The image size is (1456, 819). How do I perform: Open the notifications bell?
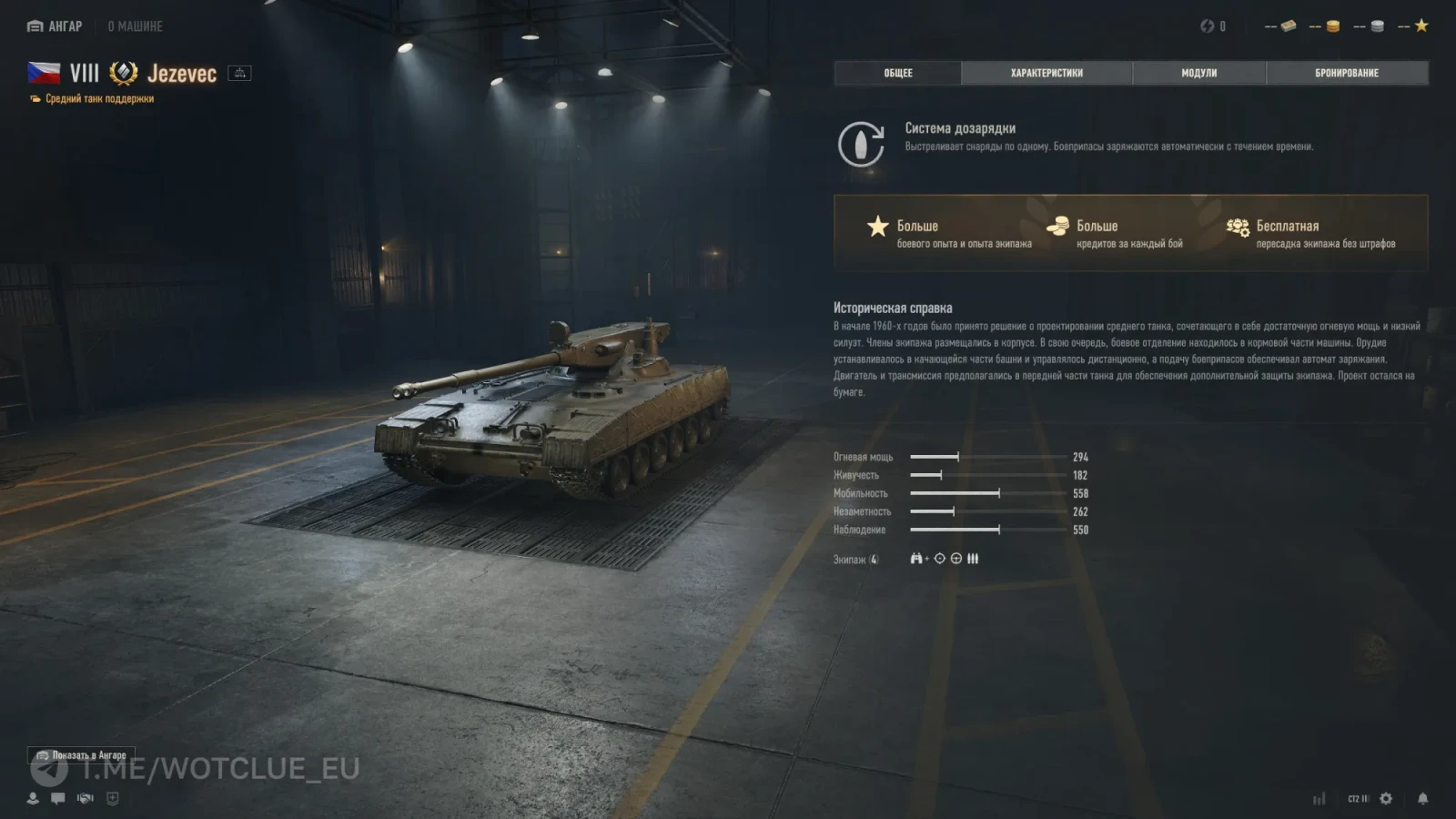click(x=1422, y=798)
